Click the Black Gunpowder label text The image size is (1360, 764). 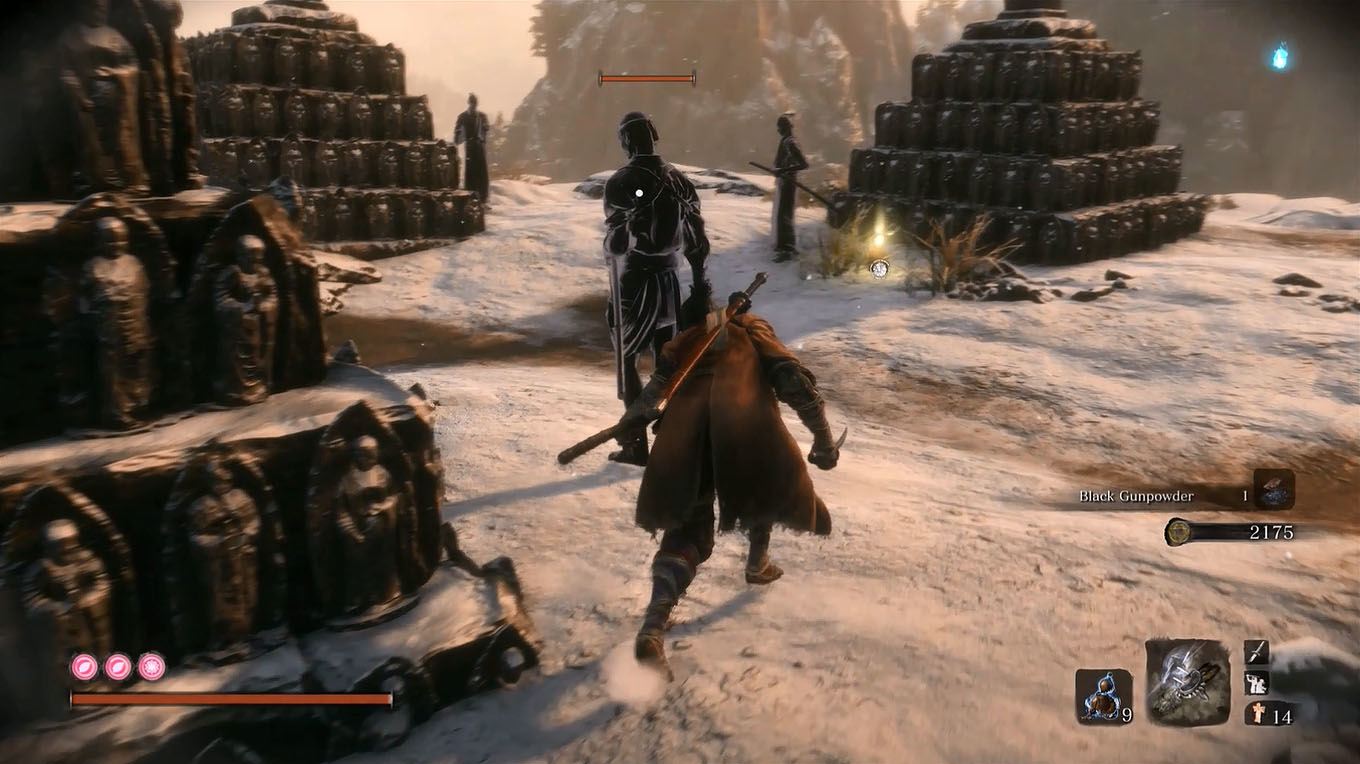[1135, 495]
